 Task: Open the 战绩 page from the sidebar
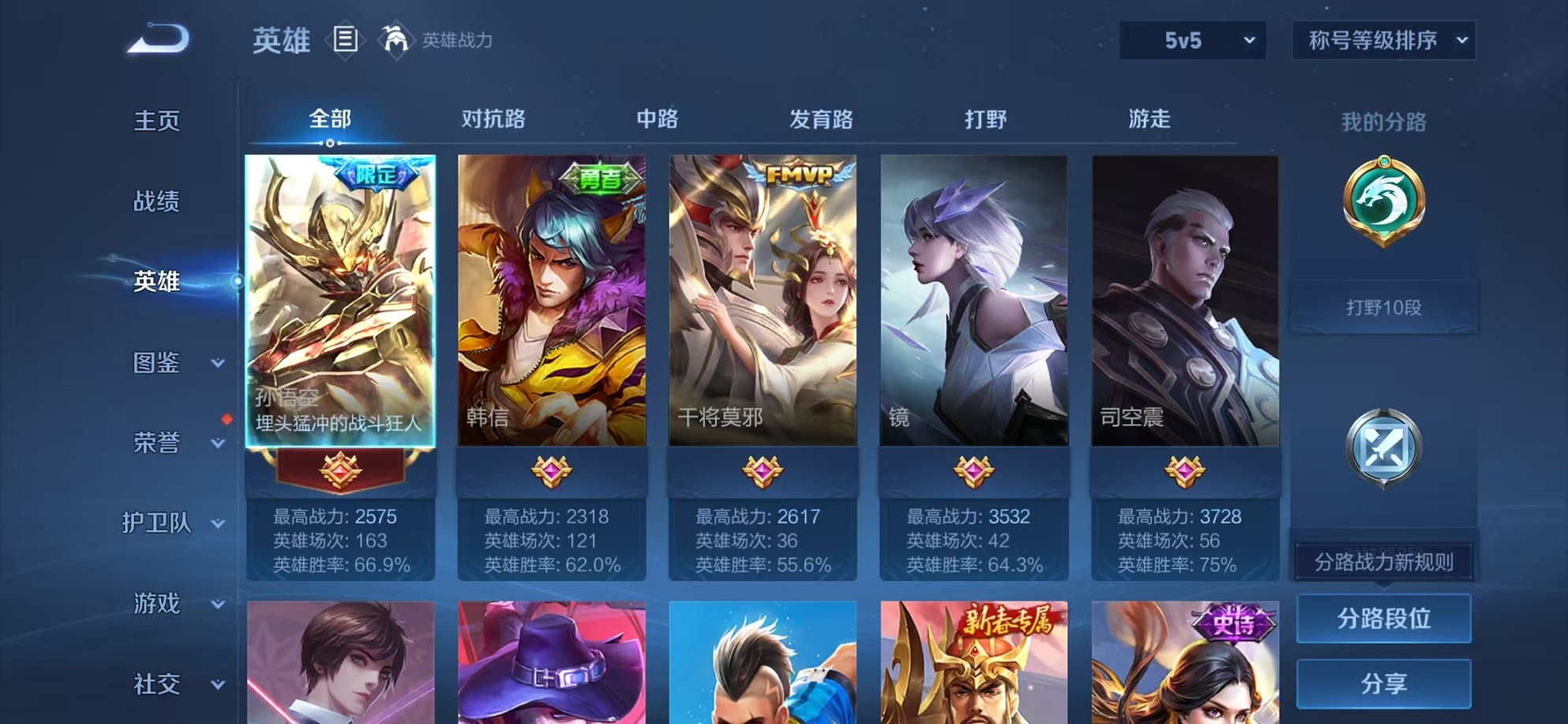coord(156,202)
